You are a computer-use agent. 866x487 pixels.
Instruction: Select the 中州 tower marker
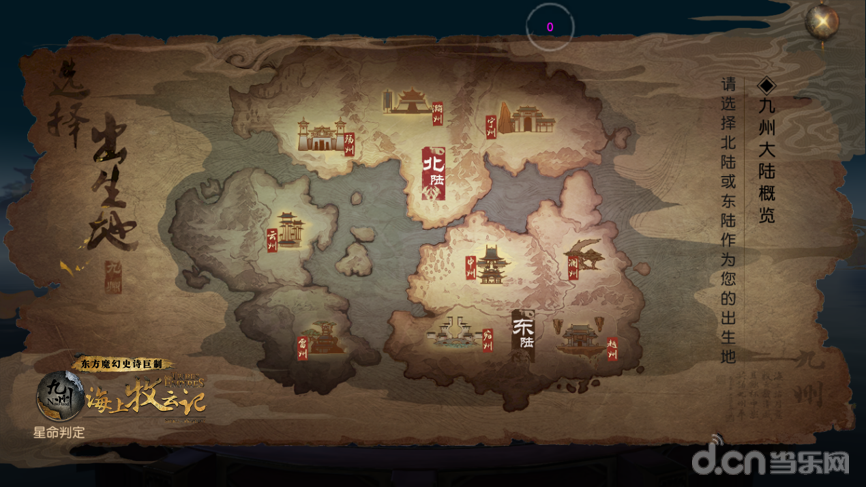(491, 265)
